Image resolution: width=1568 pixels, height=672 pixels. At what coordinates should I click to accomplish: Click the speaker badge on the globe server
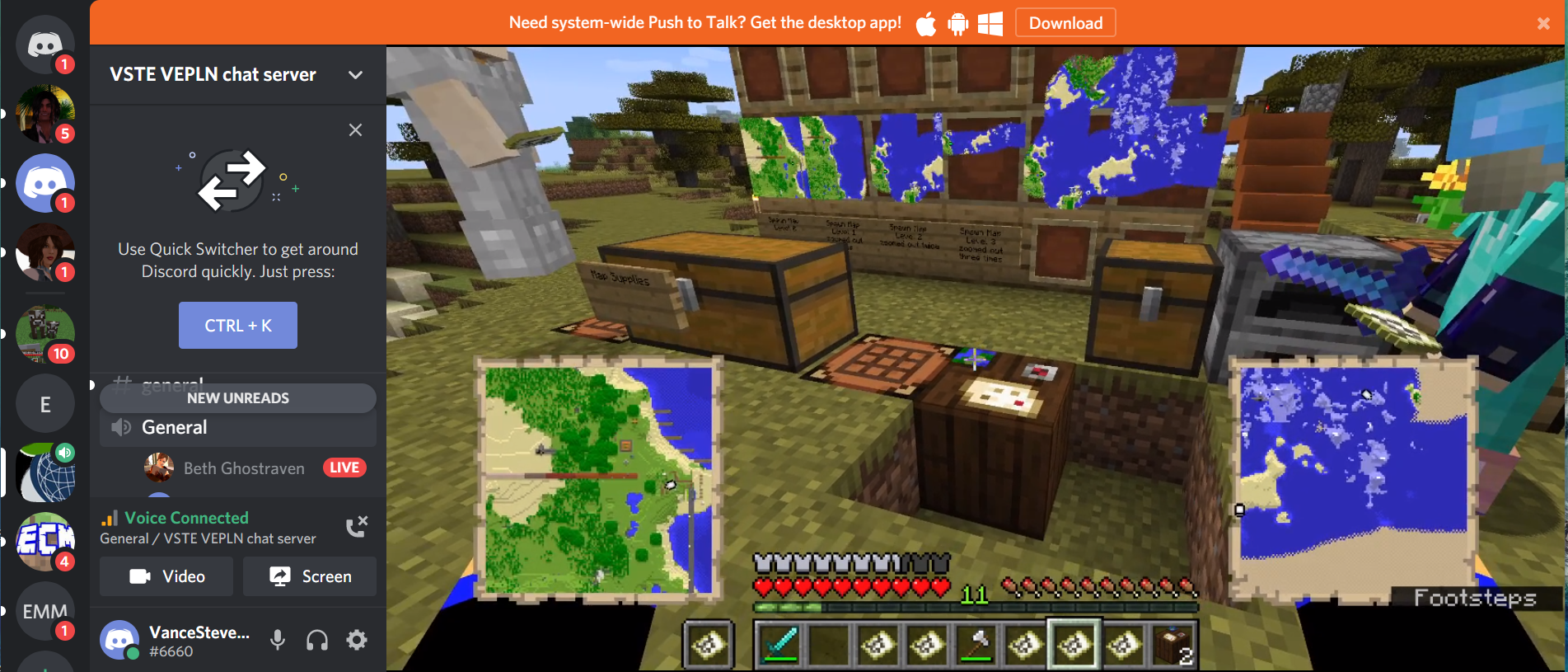coord(65,453)
